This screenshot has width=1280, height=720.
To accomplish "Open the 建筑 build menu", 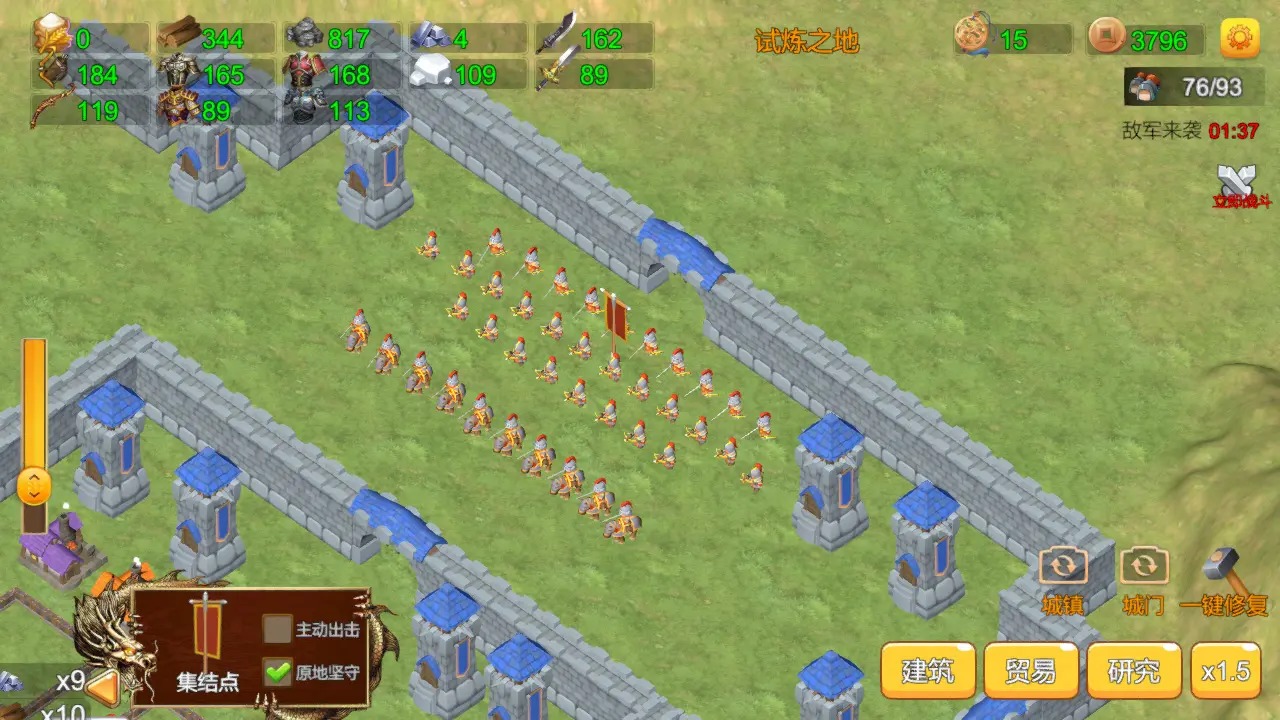I will point(927,671).
